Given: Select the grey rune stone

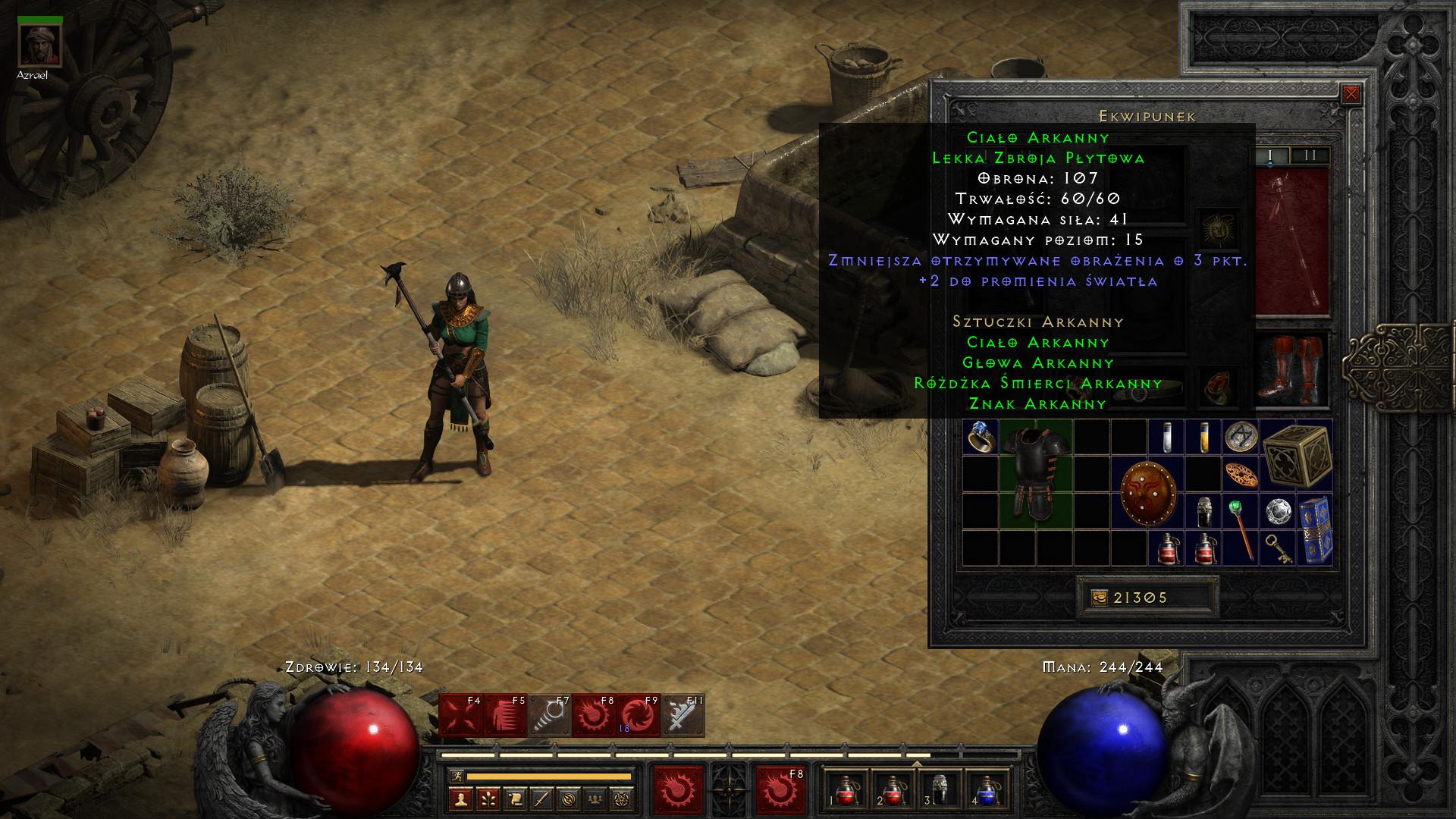Looking at the screenshot, I should point(1241,437).
